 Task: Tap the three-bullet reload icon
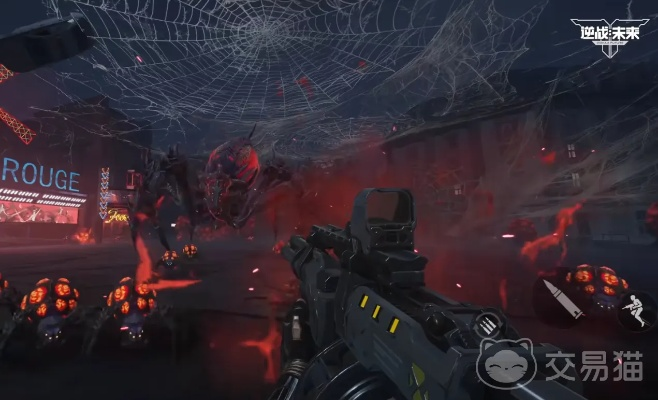pos(487,324)
